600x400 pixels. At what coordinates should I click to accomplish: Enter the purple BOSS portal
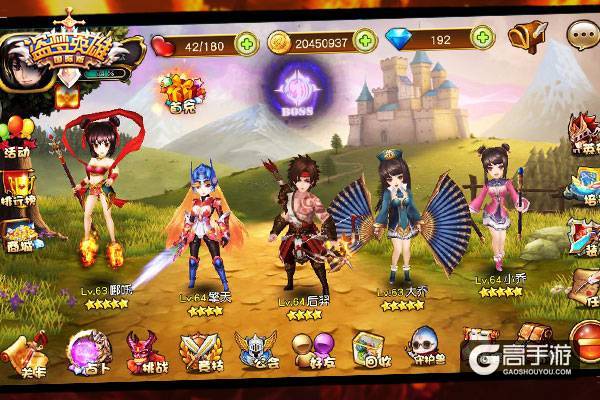click(296, 87)
